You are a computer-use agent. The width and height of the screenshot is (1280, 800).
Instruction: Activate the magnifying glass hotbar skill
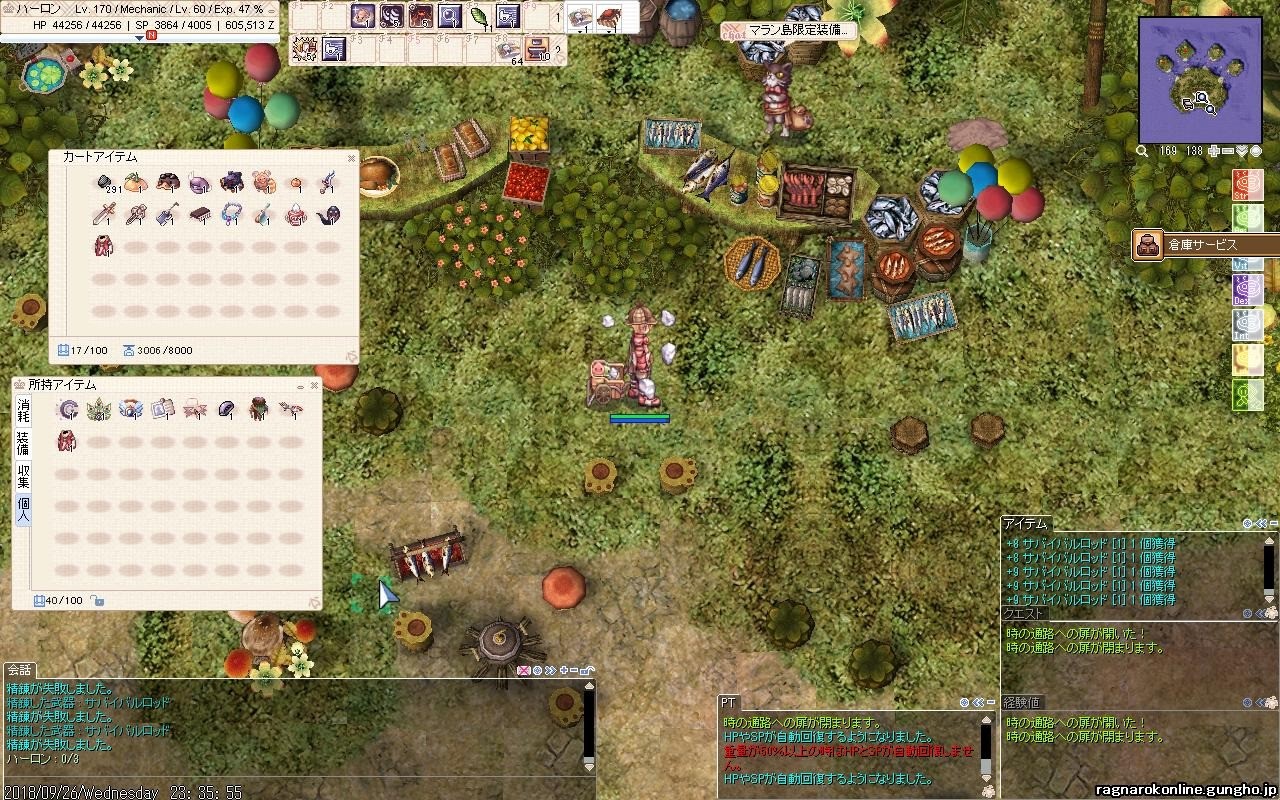pyautogui.click(x=450, y=16)
